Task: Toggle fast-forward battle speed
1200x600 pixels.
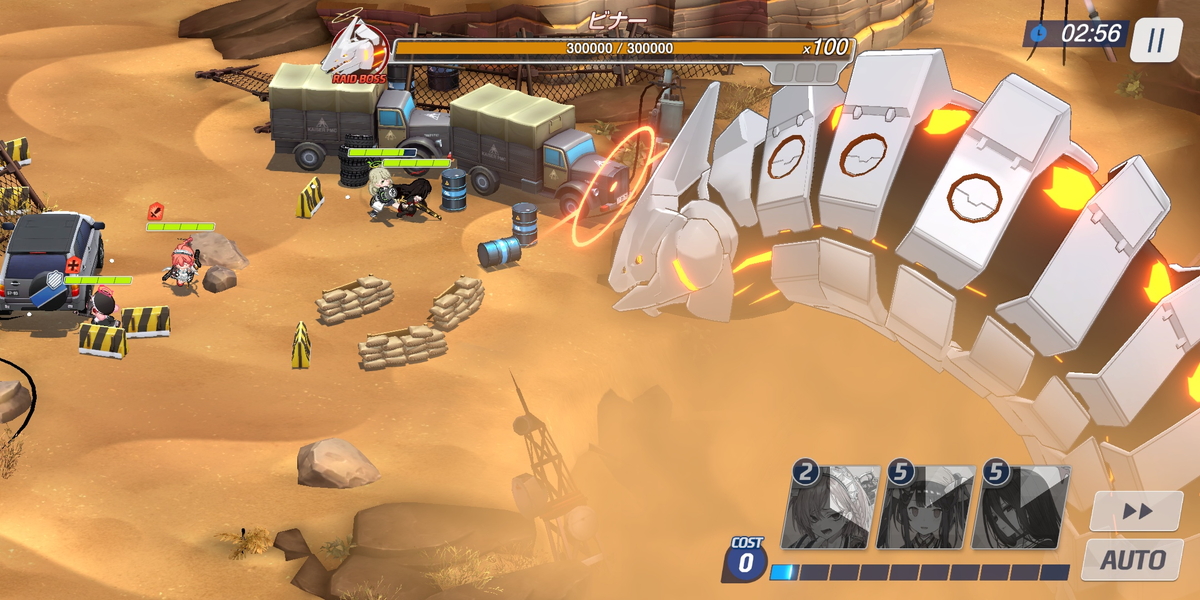Action: (1136, 511)
